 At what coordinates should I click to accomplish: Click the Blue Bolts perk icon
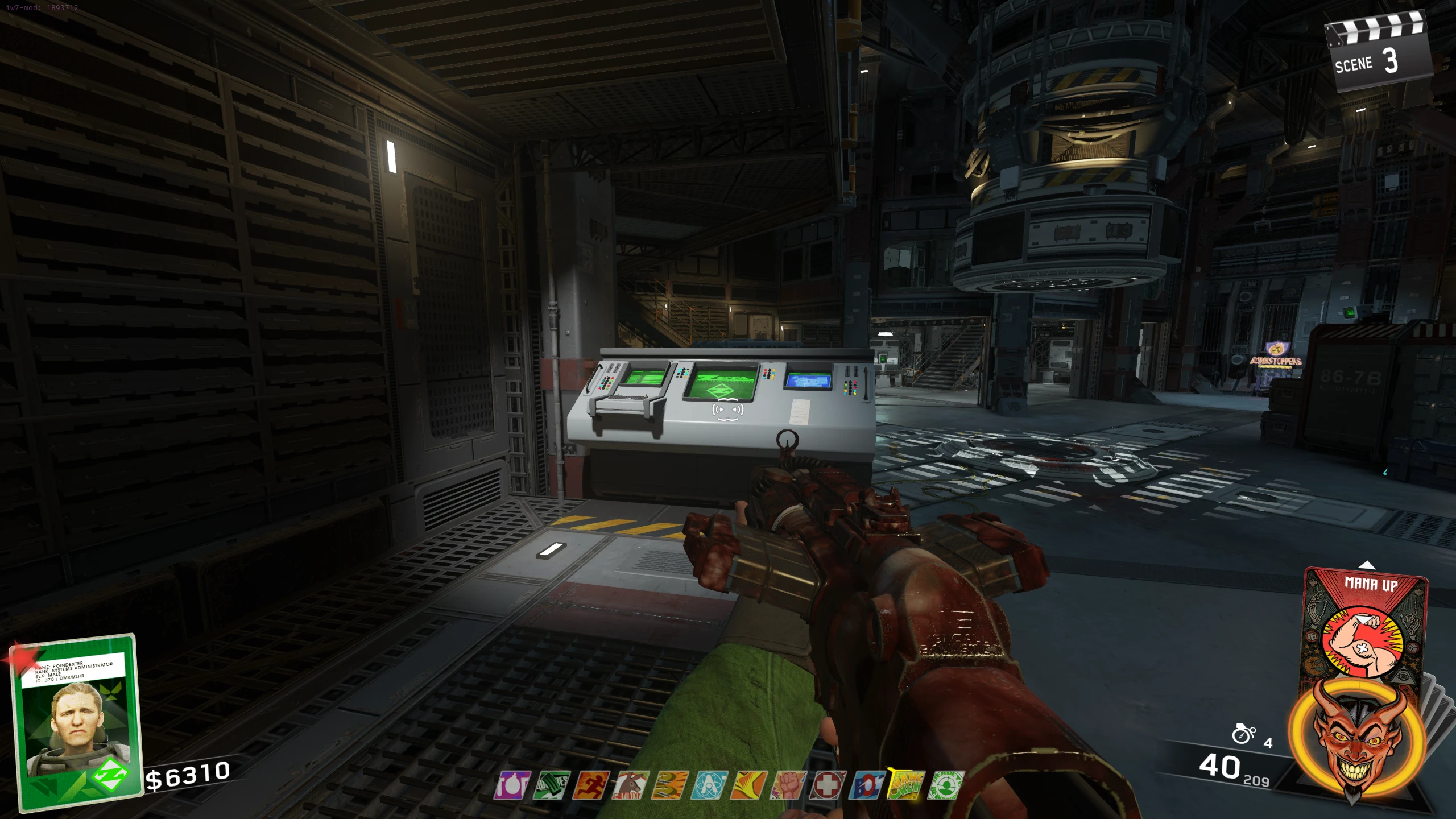[867, 785]
